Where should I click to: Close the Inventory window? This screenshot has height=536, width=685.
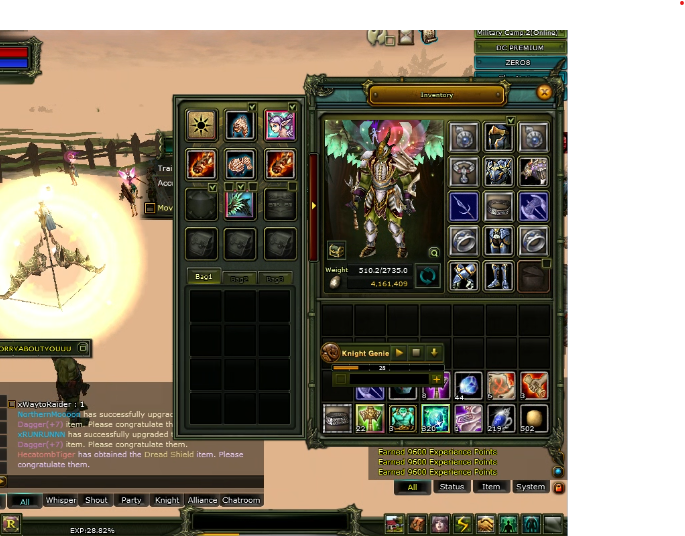tap(544, 92)
